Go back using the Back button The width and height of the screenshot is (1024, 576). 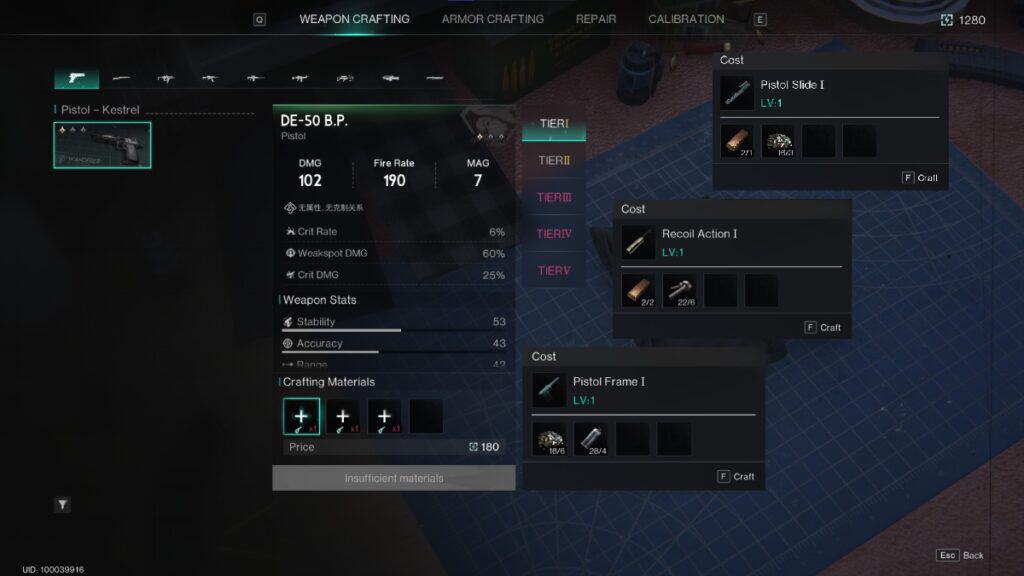[x=961, y=555]
